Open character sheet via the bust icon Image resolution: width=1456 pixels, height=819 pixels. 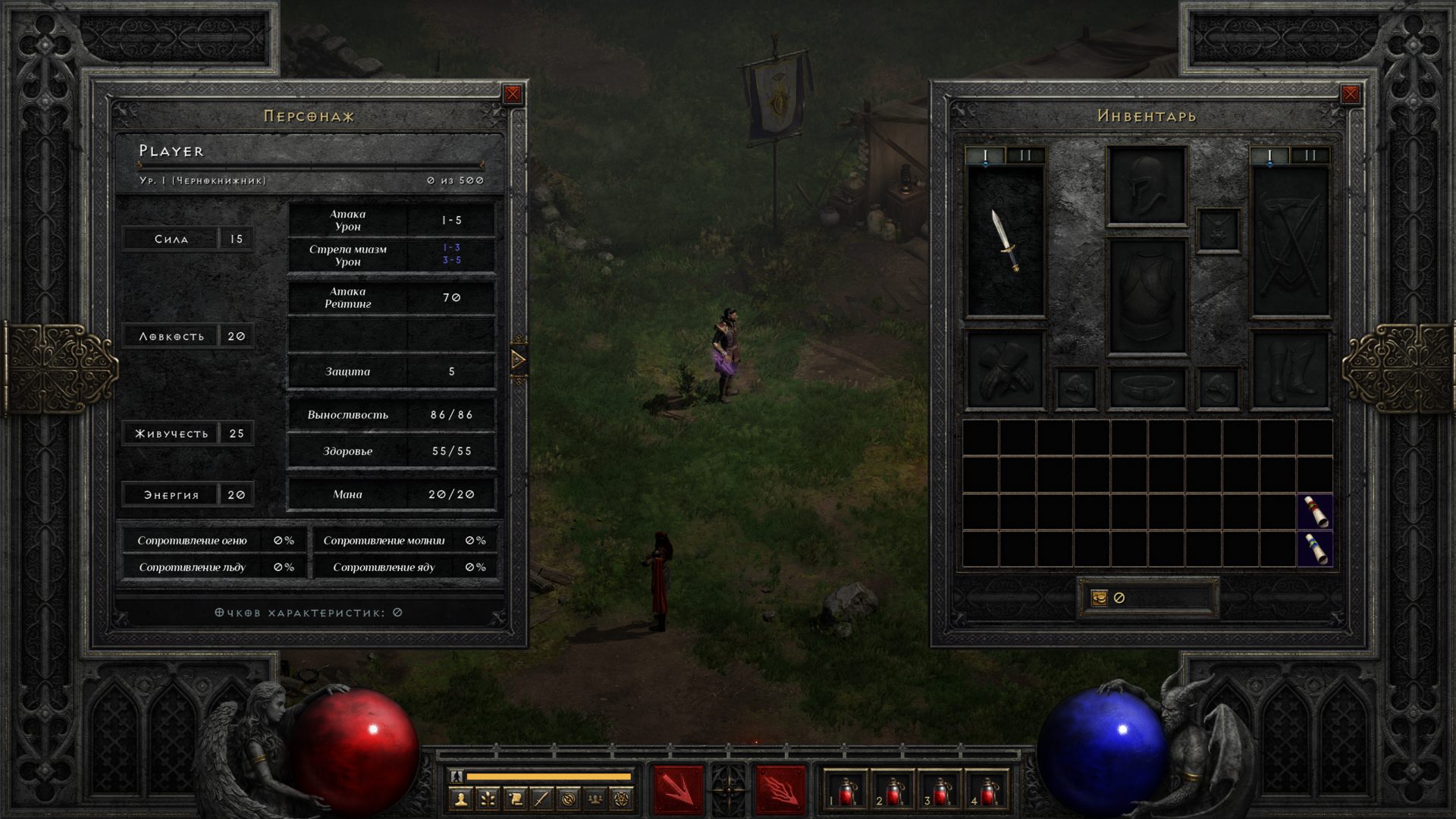point(460,799)
